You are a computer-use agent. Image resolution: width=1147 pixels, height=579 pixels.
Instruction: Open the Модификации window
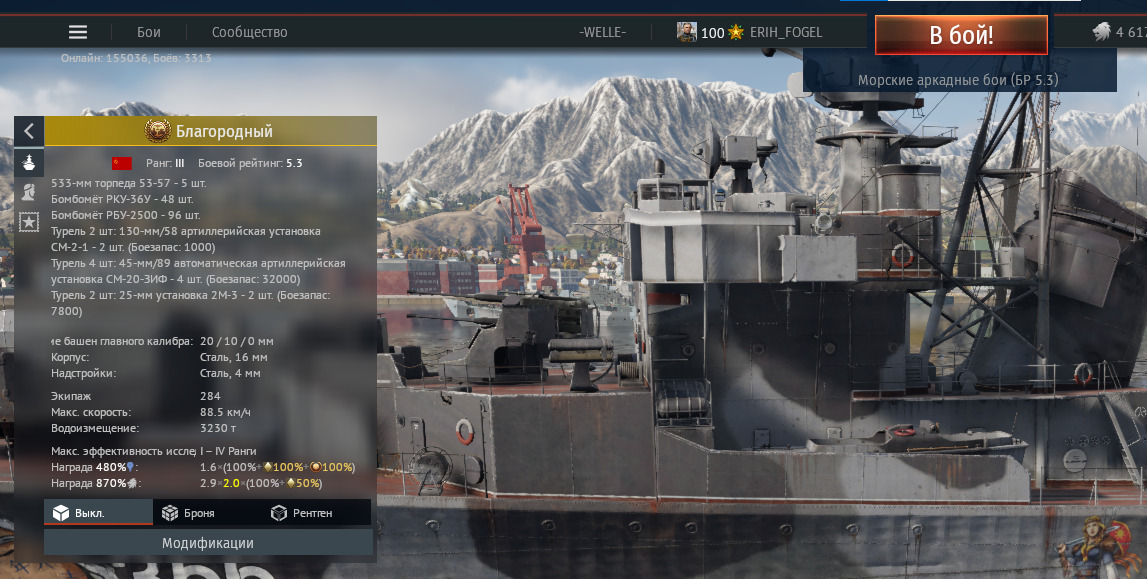click(x=208, y=543)
